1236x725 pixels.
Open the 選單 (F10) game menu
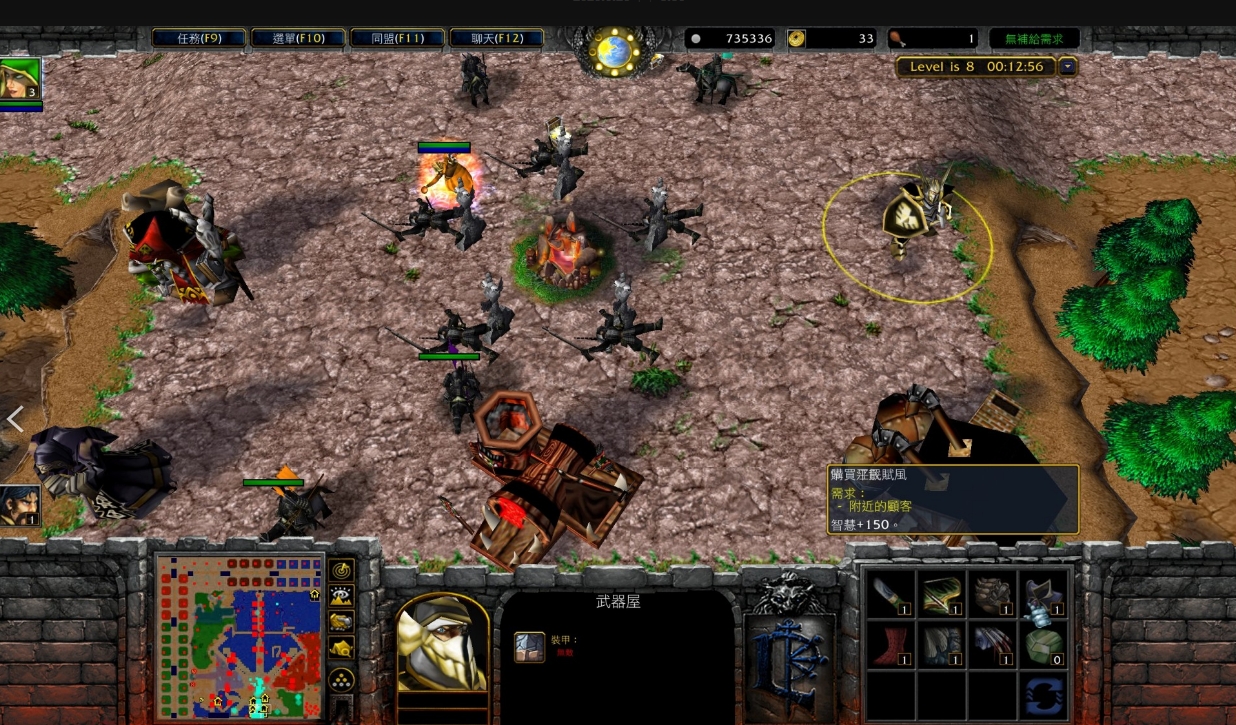coord(299,38)
